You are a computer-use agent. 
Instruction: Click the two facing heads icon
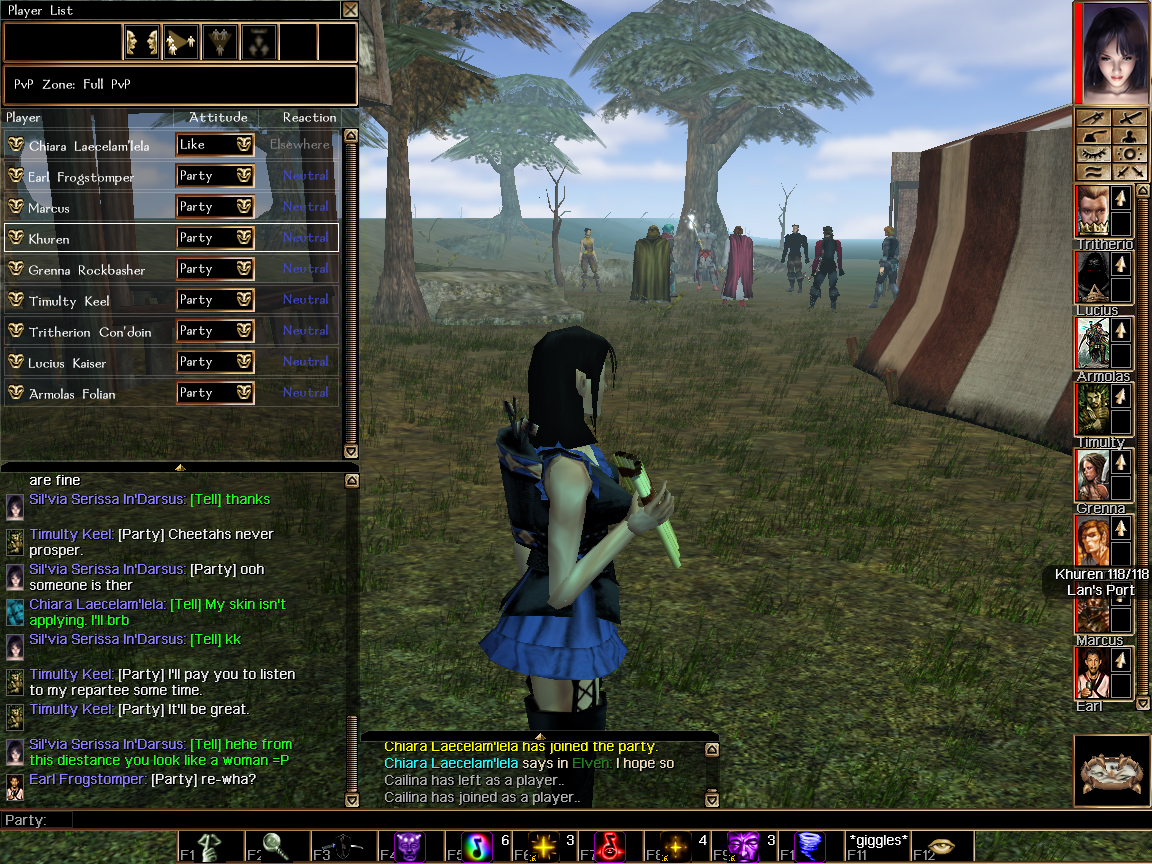(142, 42)
